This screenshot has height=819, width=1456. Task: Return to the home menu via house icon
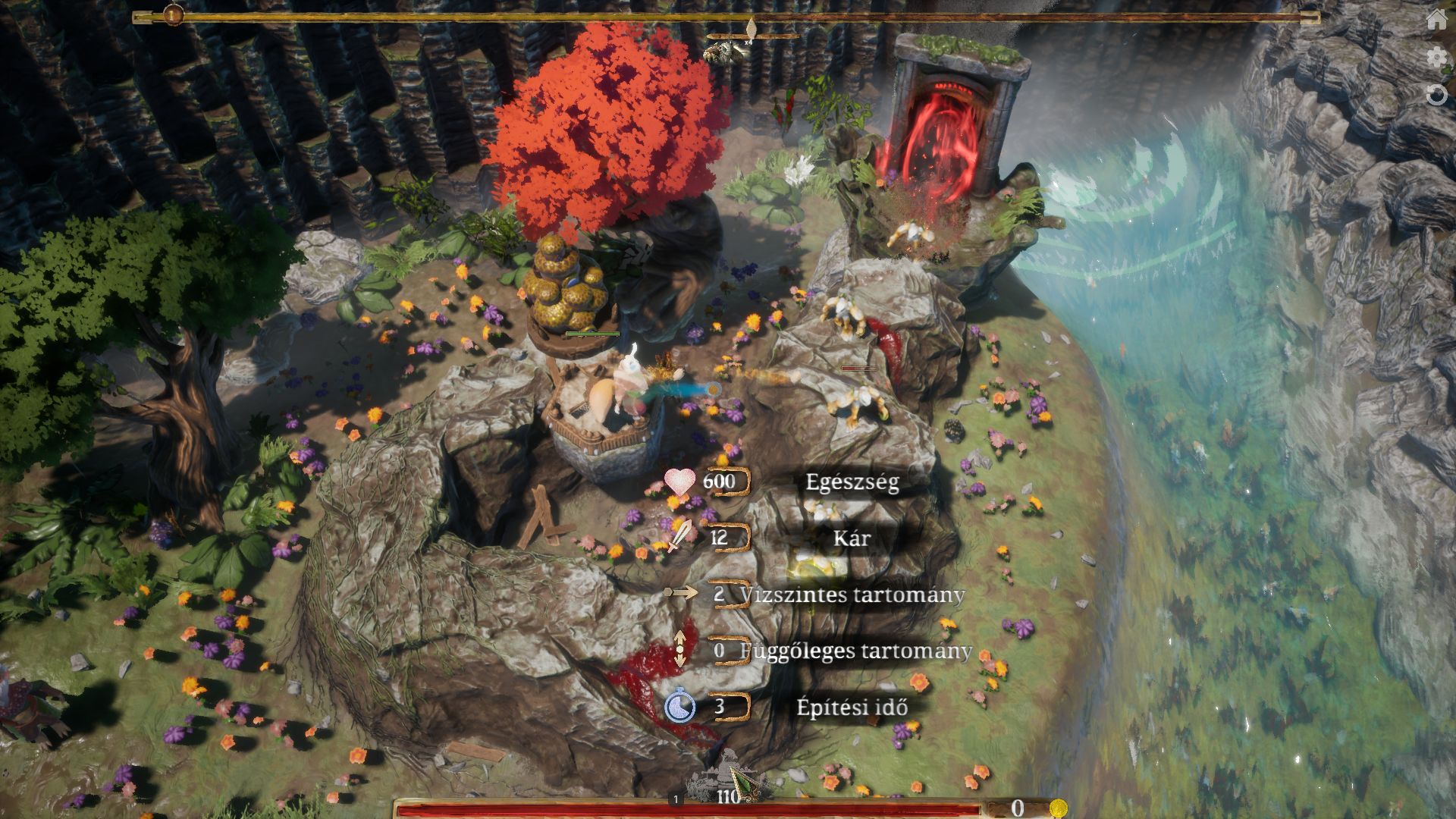click(1436, 19)
